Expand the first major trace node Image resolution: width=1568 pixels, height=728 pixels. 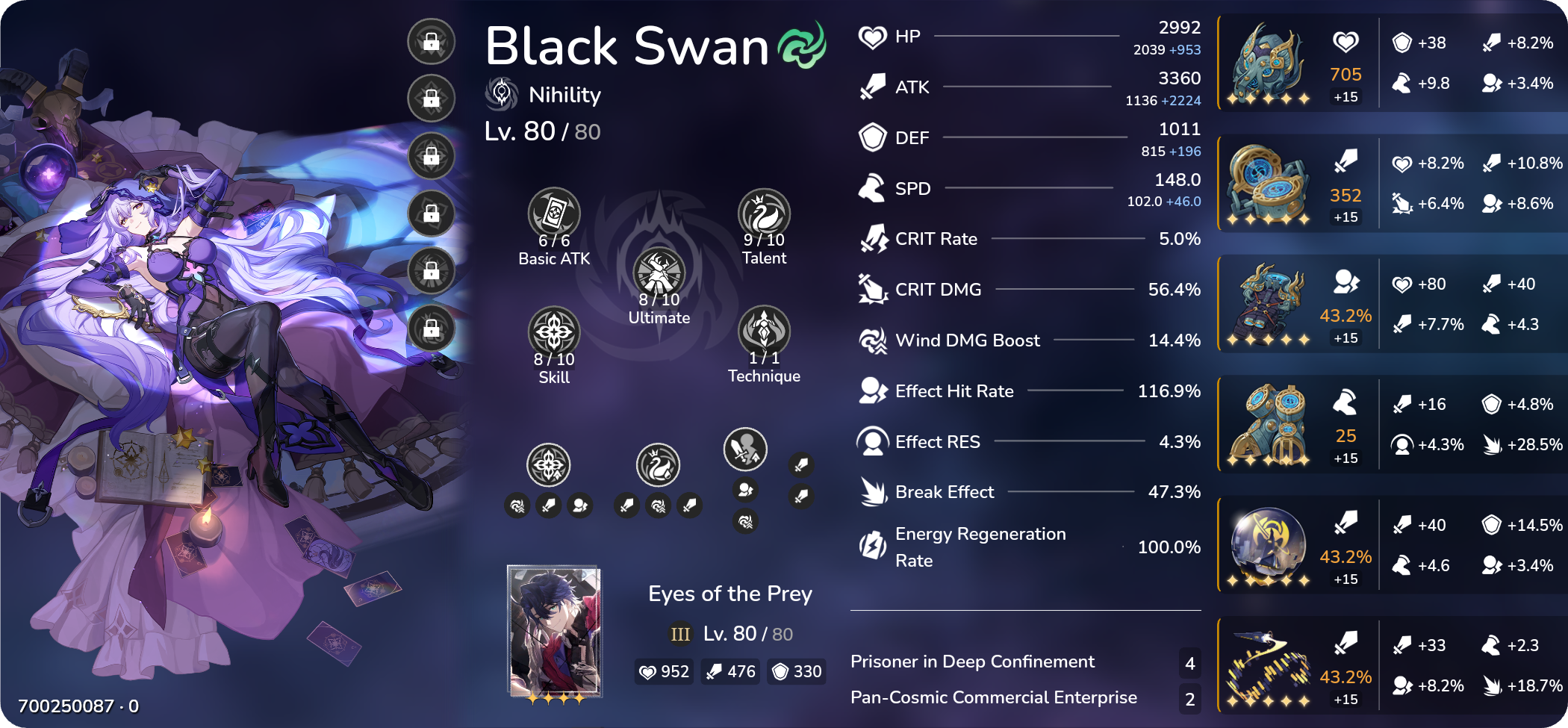click(549, 464)
